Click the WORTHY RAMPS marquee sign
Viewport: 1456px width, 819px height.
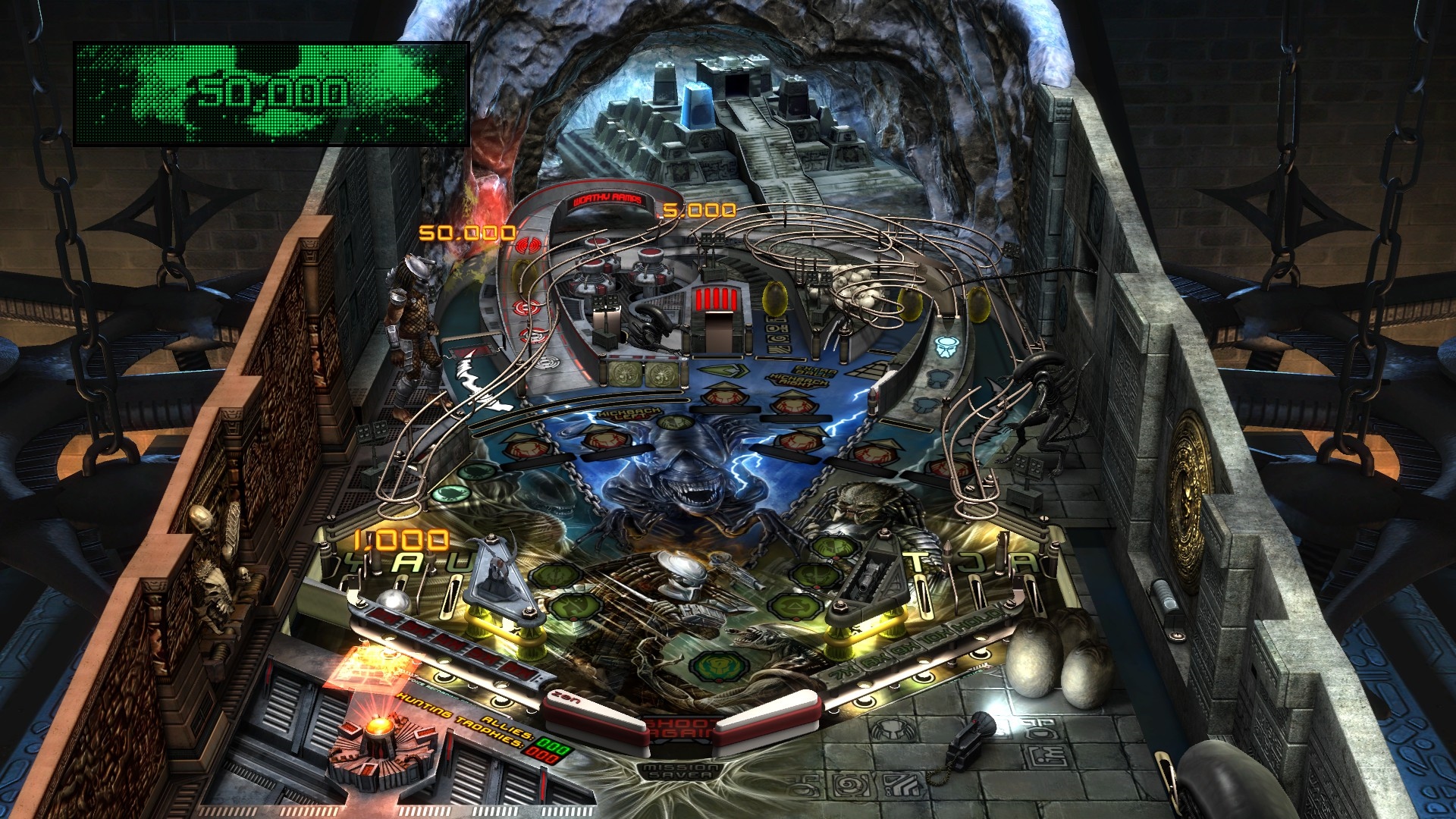pos(607,201)
